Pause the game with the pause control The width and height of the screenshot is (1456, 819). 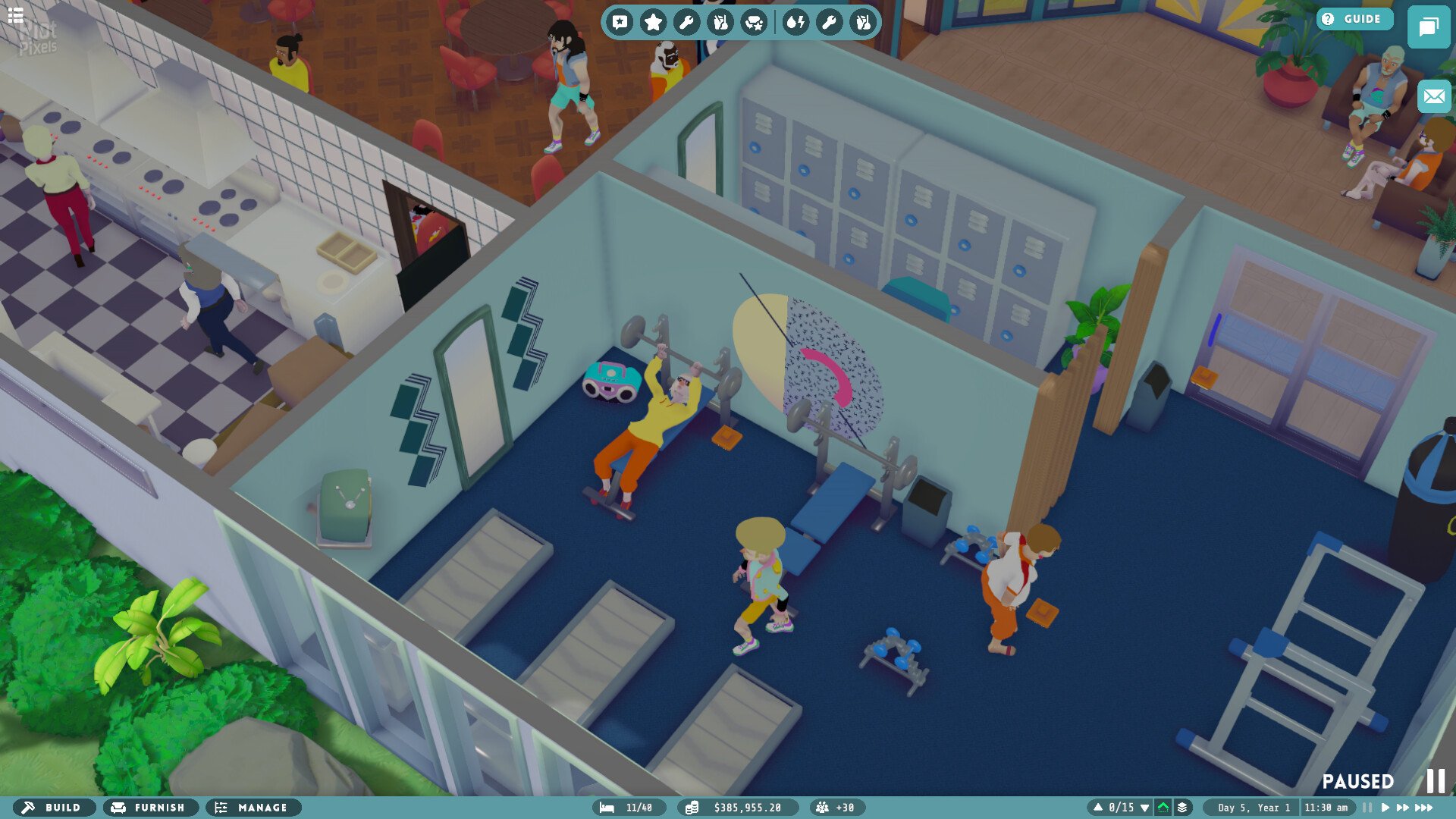tap(1366, 807)
